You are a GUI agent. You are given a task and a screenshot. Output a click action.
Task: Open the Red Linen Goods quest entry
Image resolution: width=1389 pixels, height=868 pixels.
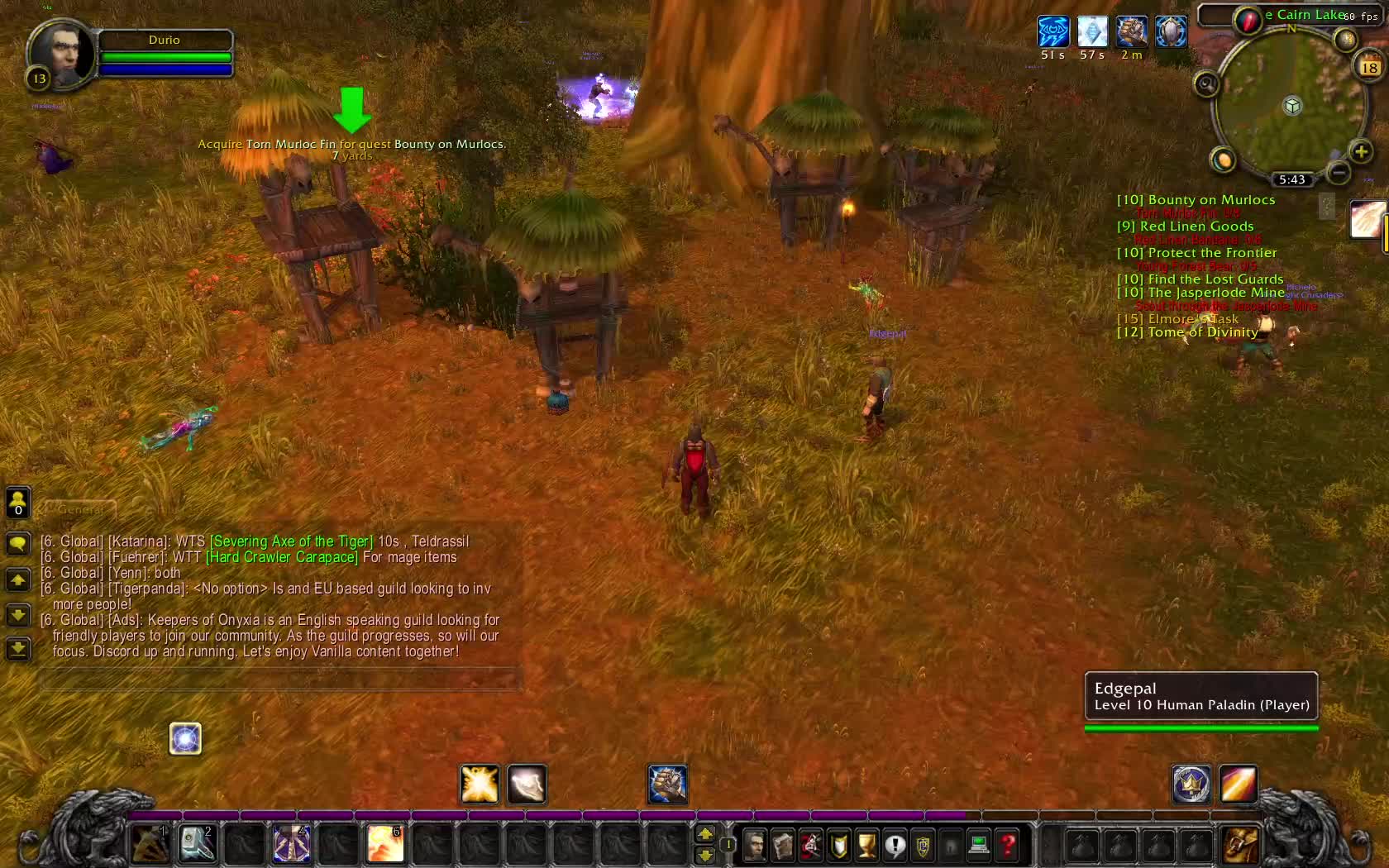point(1186,227)
